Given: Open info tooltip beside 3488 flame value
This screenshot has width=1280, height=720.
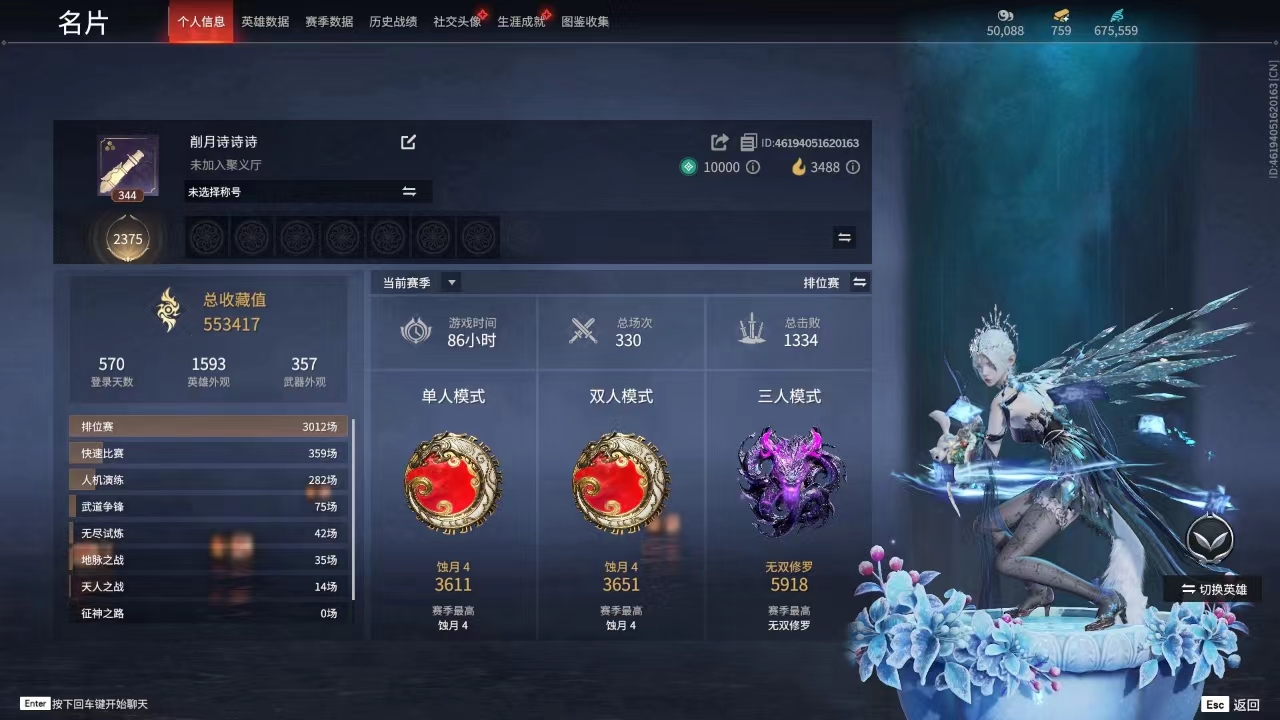Looking at the screenshot, I should click(x=851, y=167).
